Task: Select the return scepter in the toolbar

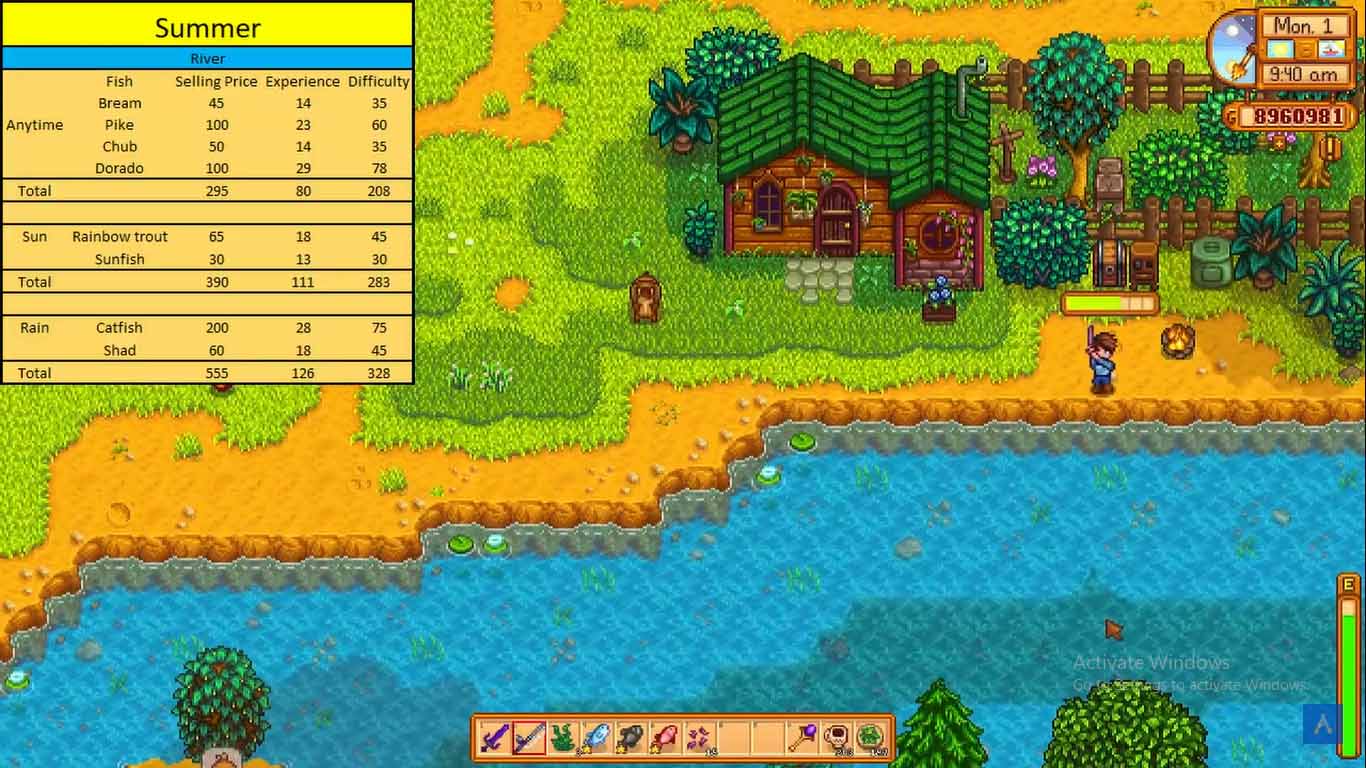Action: (802, 738)
